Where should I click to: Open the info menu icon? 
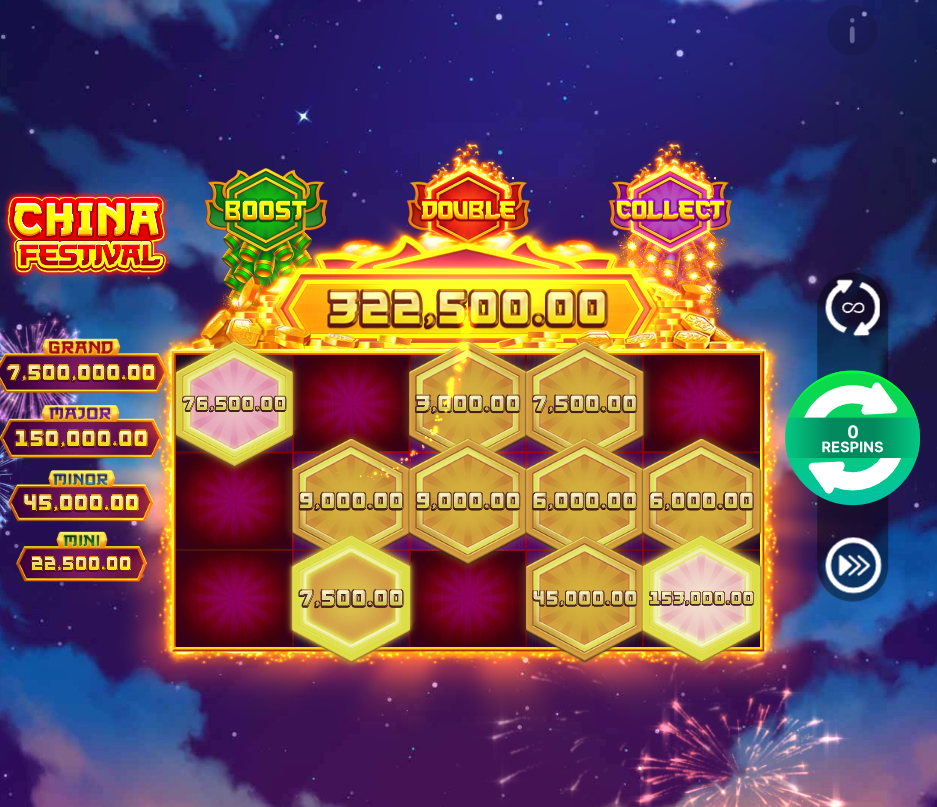pyautogui.click(x=852, y=34)
